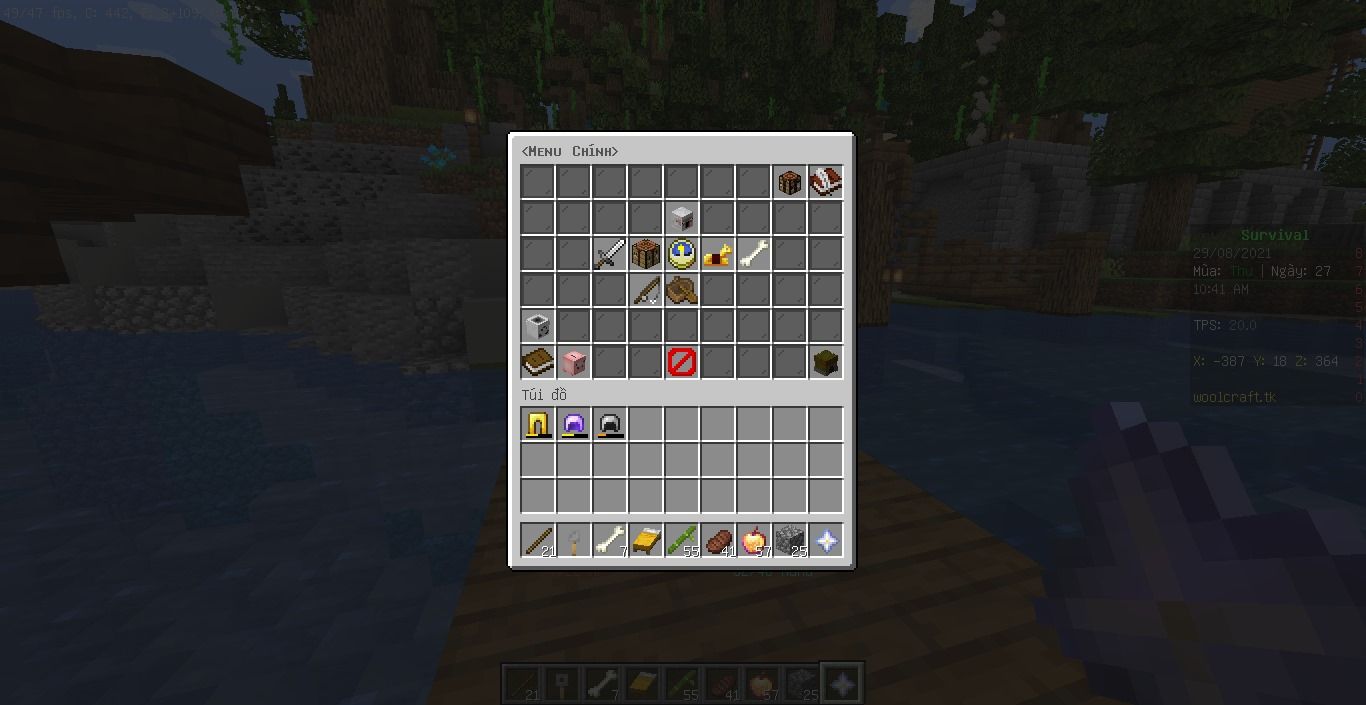Click the book and quill menu item

click(825, 182)
